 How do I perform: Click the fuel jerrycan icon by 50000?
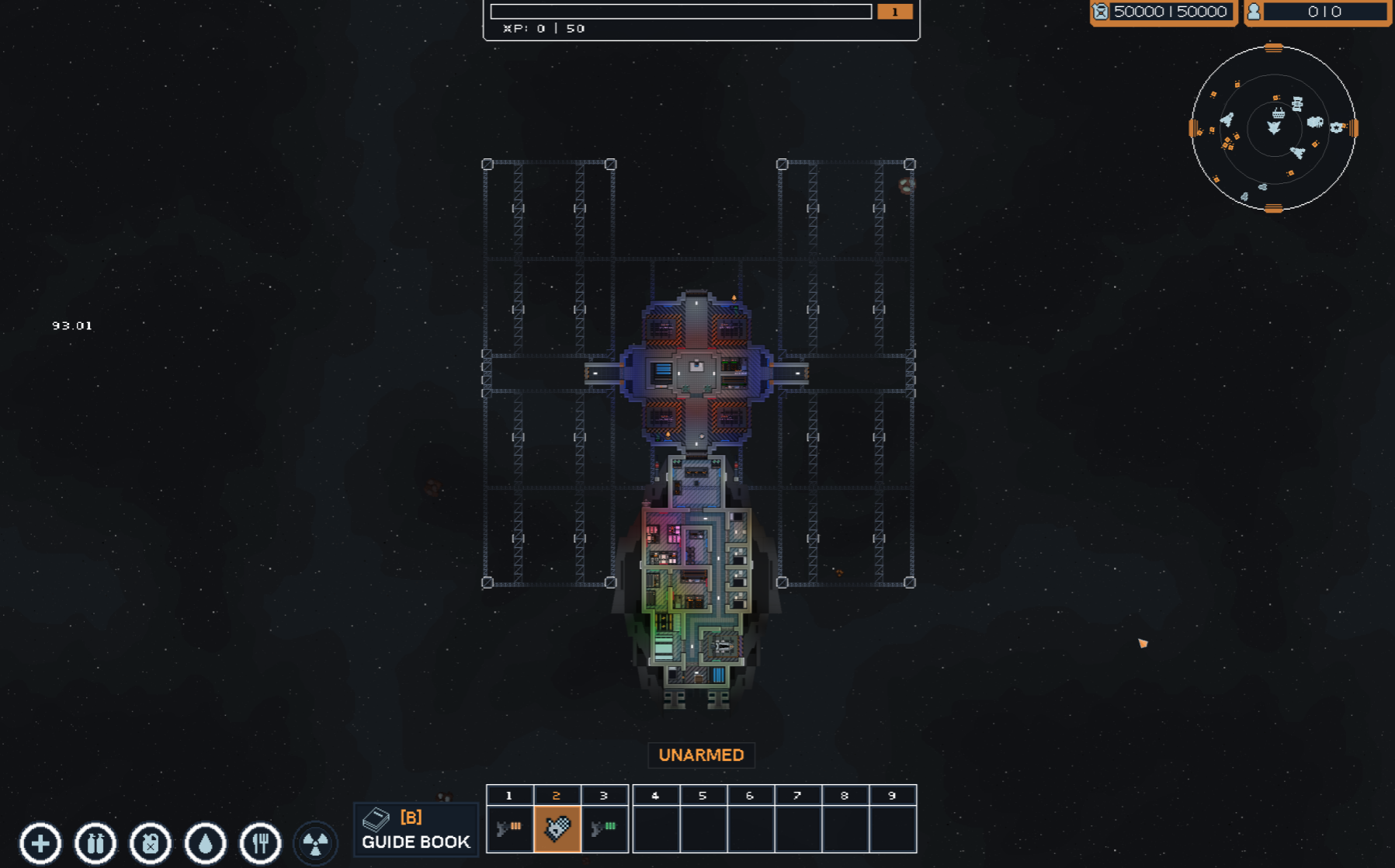click(1101, 12)
